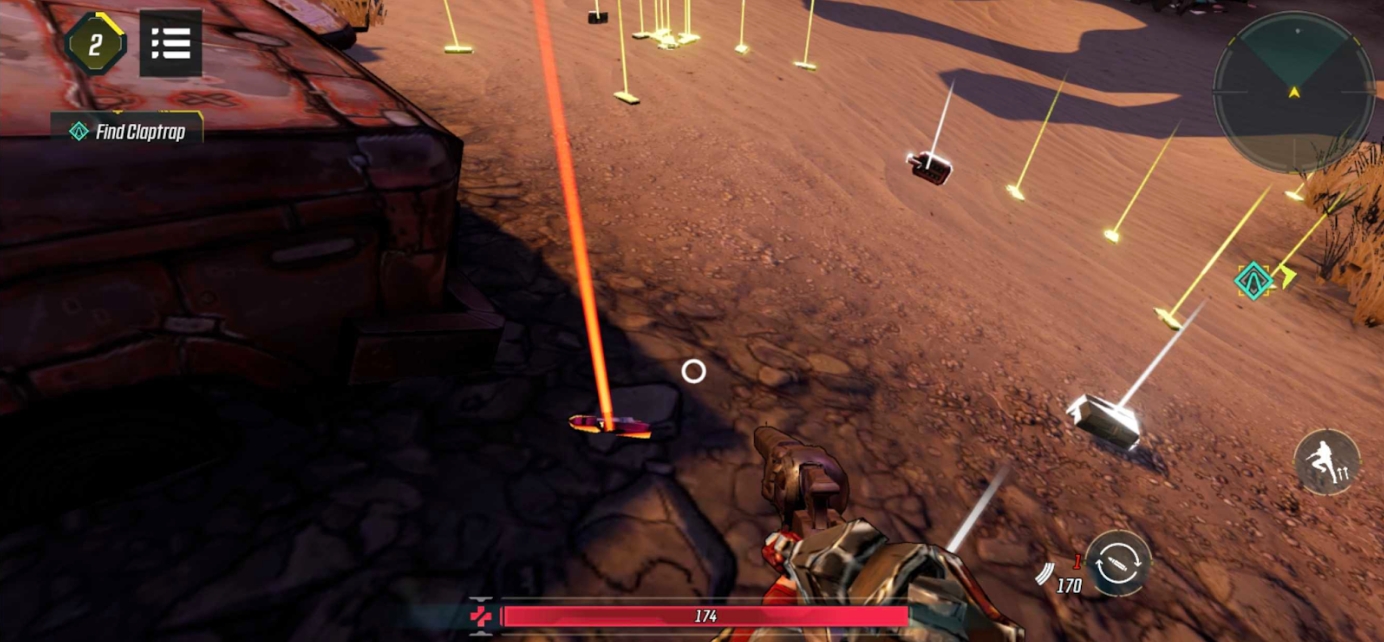Viewport: 1384px width, 642px height.
Task: Select the Find Claptrap objective tracker
Action: click(x=128, y=131)
